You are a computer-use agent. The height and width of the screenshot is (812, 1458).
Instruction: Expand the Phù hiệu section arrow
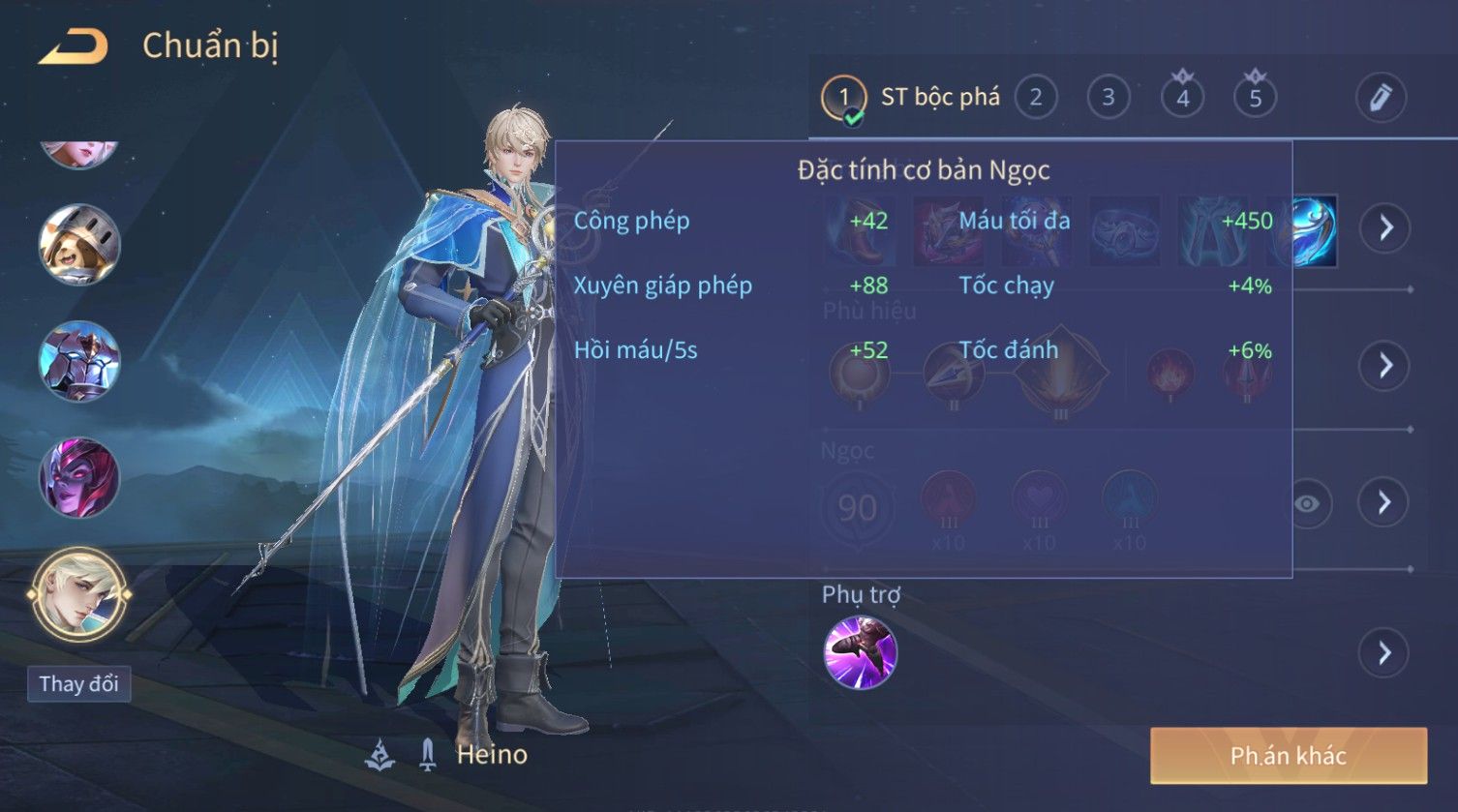click(1385, 365)
